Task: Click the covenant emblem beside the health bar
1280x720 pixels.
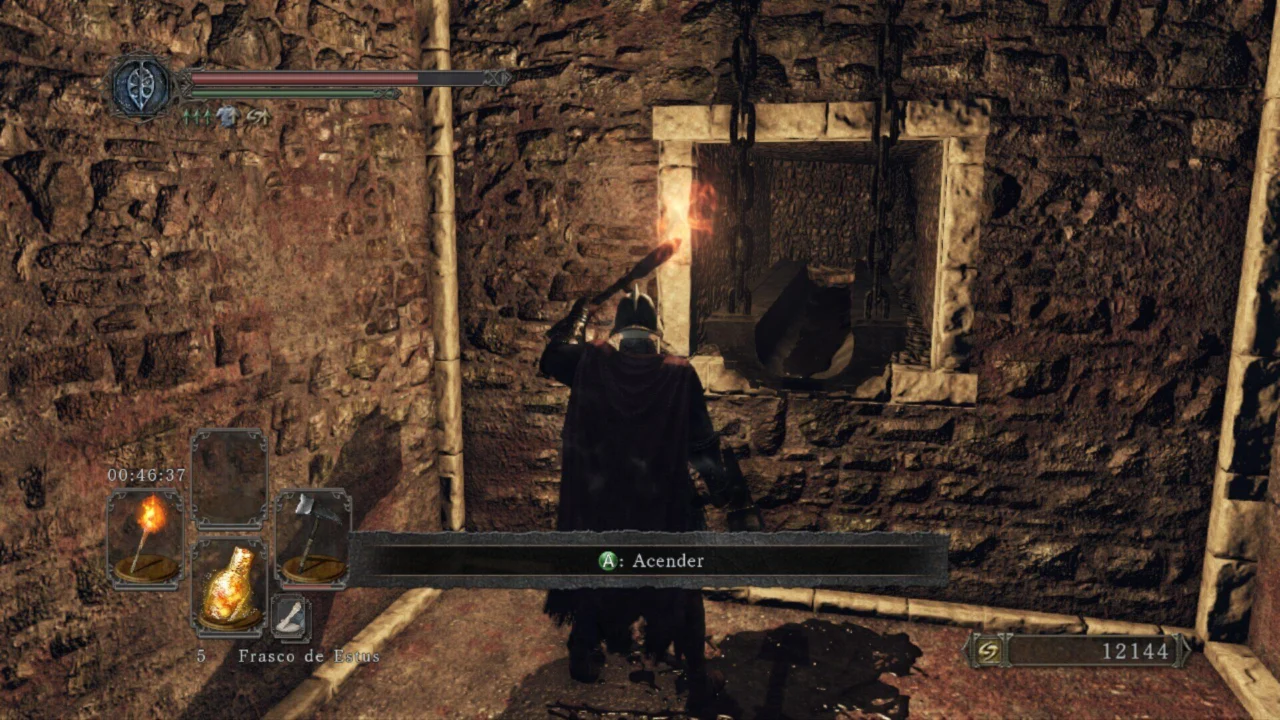Action: 142,87
